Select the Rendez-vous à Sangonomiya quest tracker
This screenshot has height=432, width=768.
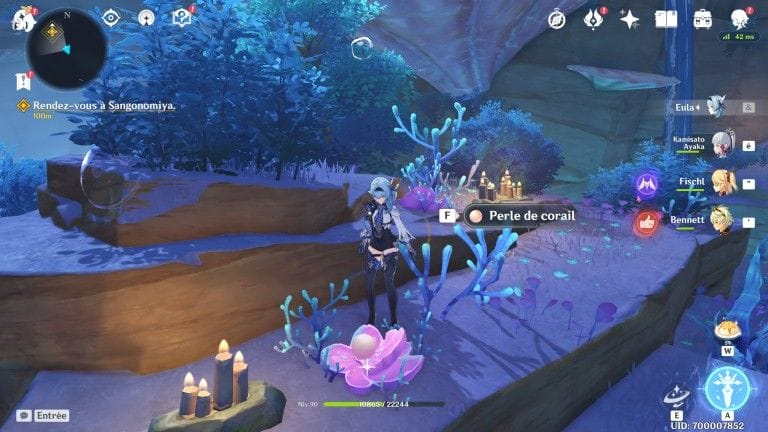(x=96, y=104)
